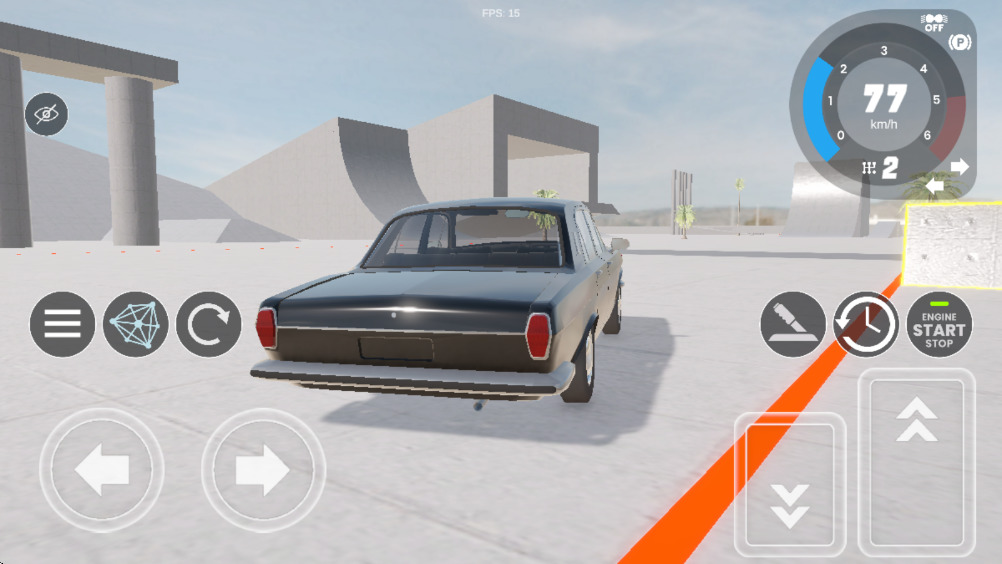Toggle the parking brake indicator

tap(960, 42)
